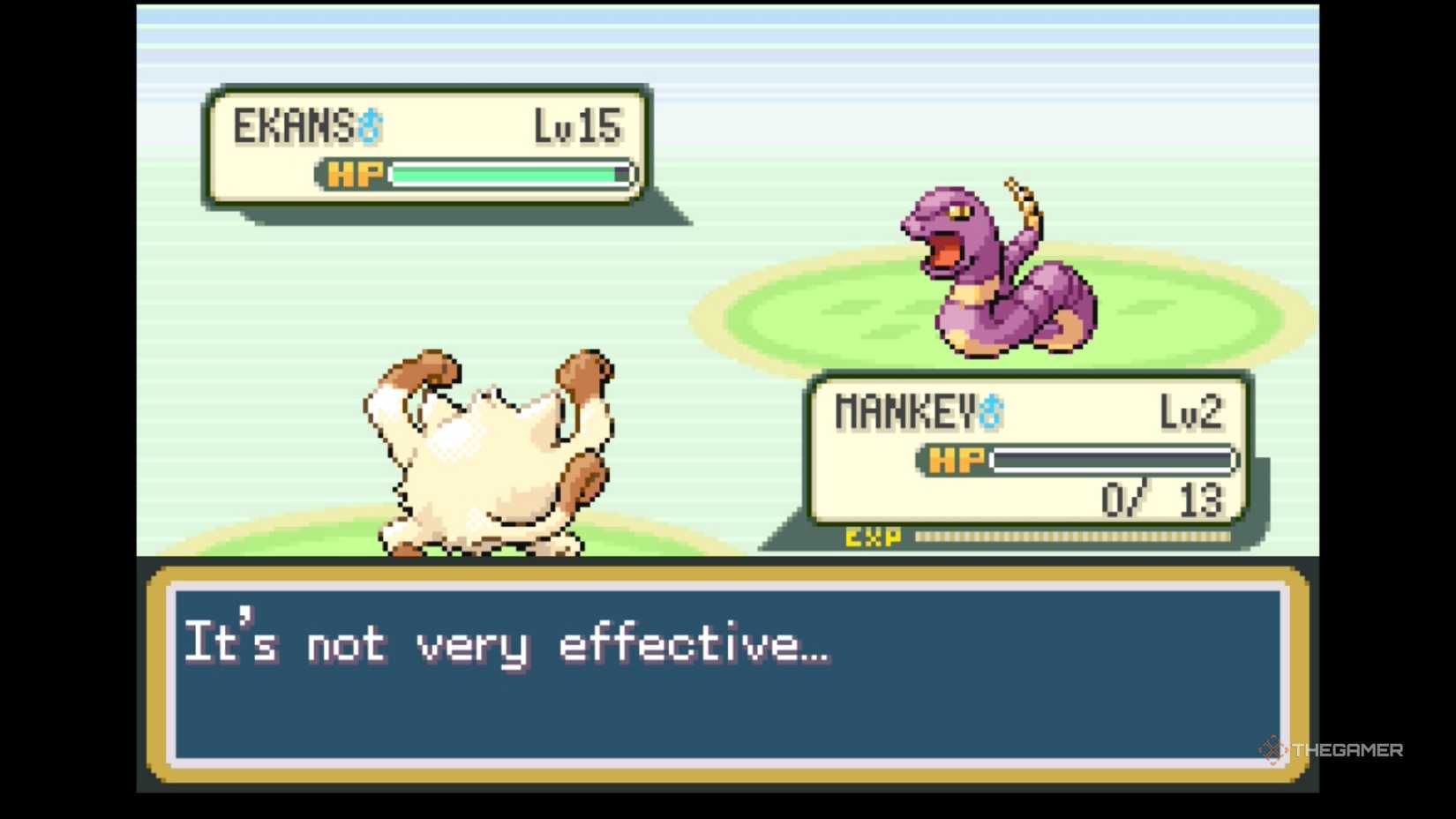
Task: Click the message It's not very effective
Action: click(x=503, y=644)
